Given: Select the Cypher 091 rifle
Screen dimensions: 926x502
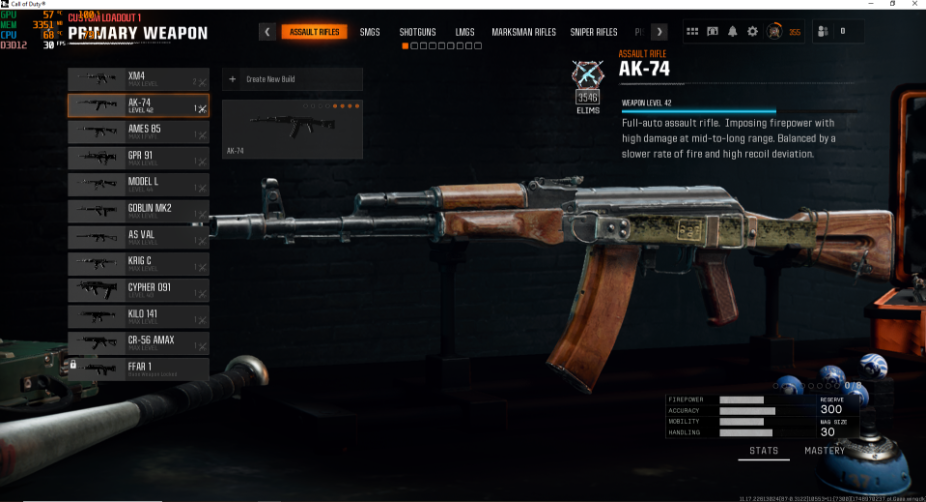Looking at the screenshot, I should point(138,290).
